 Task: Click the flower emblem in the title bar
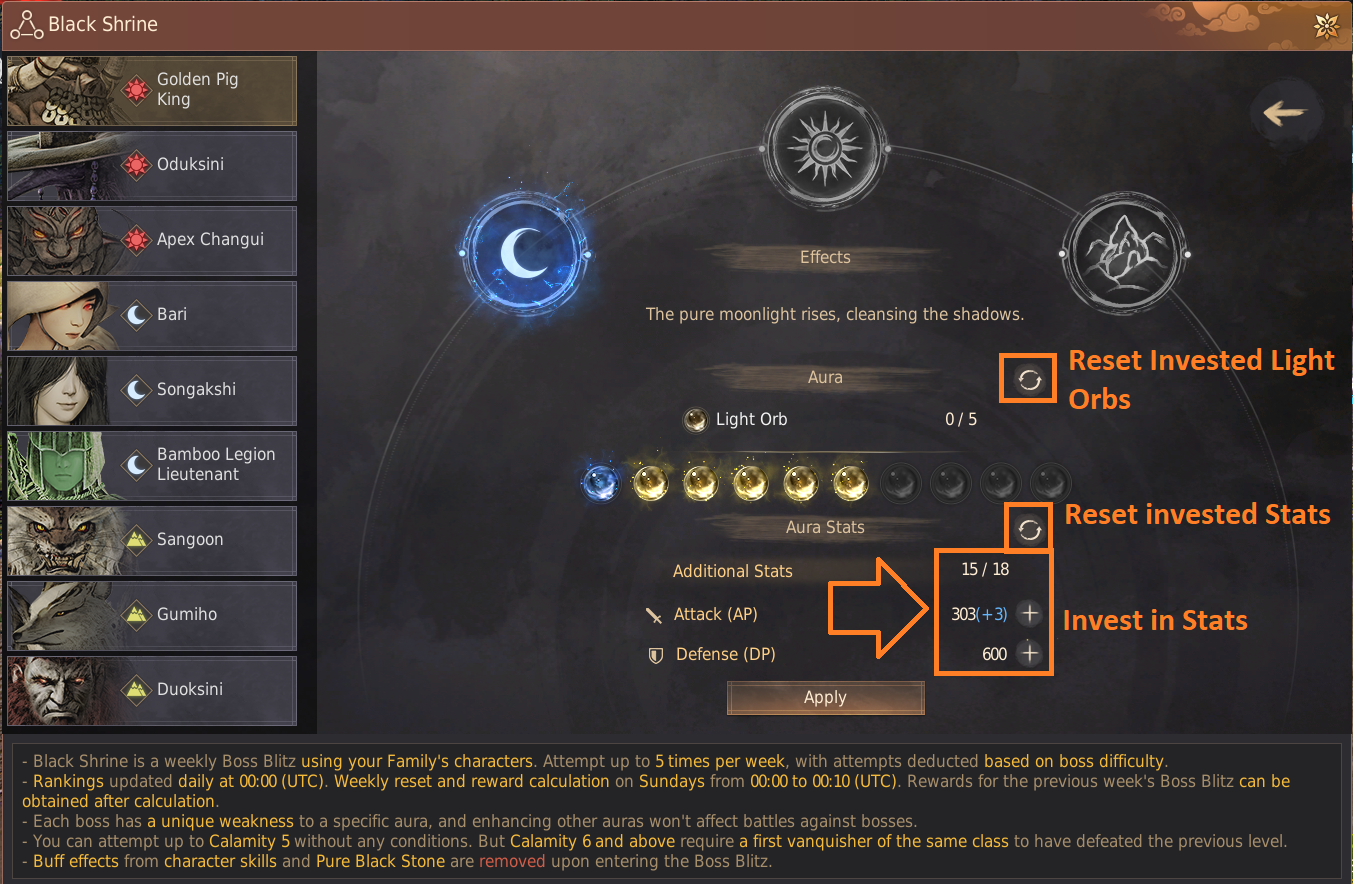(x=1326, y=26)
